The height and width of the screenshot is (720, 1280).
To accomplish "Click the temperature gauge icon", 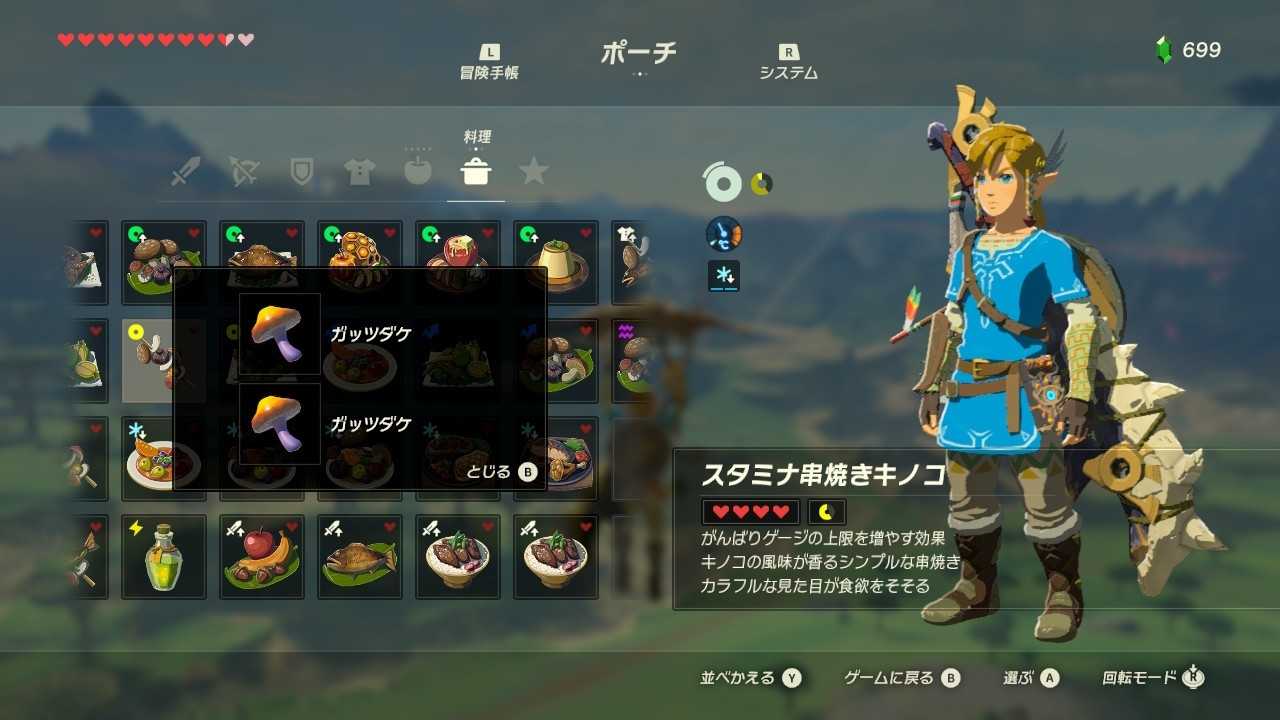I will (x=723, y=233).
